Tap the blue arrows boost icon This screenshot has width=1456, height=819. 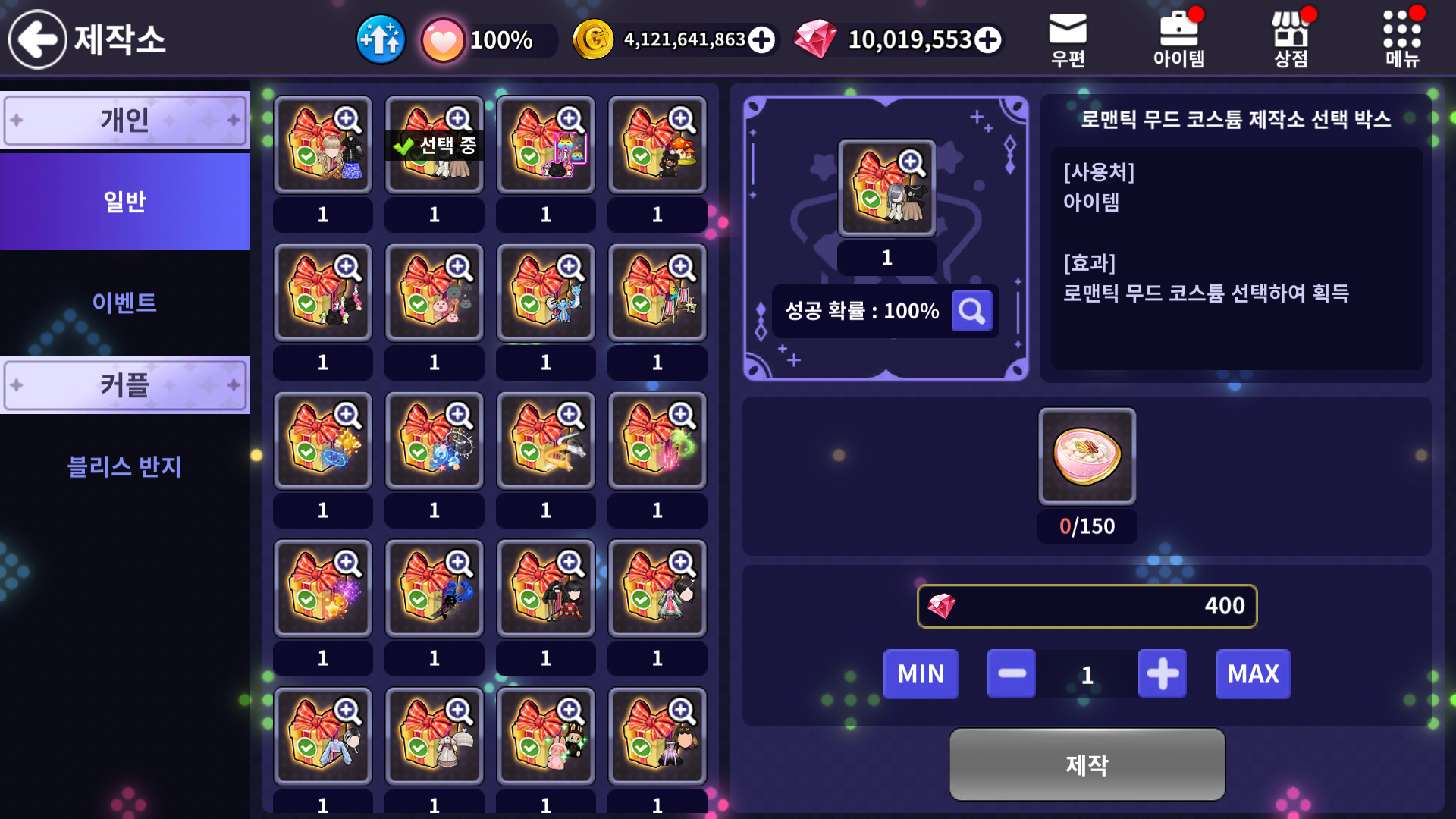click(x=381, y=39)
